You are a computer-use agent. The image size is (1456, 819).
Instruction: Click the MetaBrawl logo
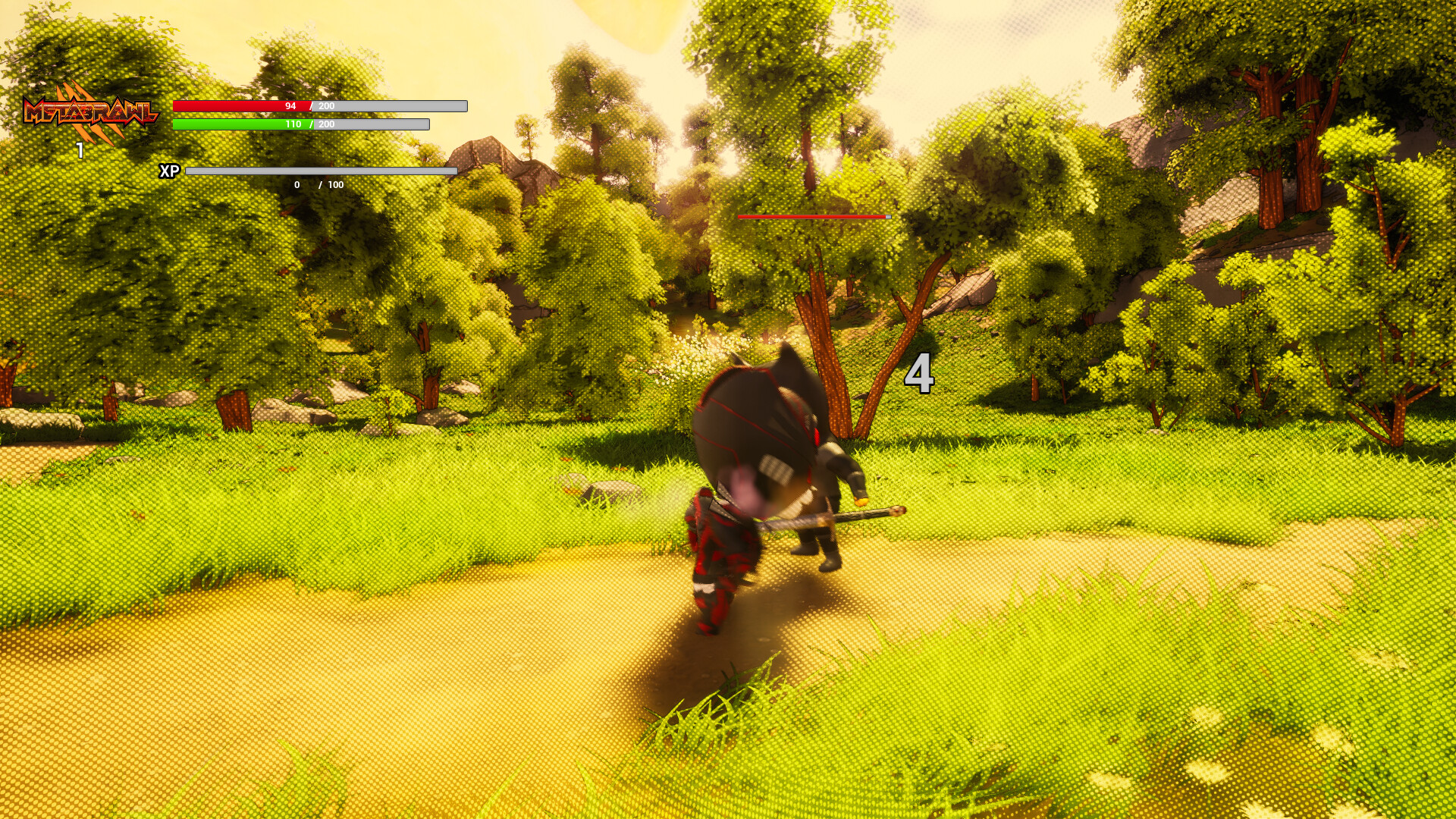pyautogui.click(x=91, y=114)
